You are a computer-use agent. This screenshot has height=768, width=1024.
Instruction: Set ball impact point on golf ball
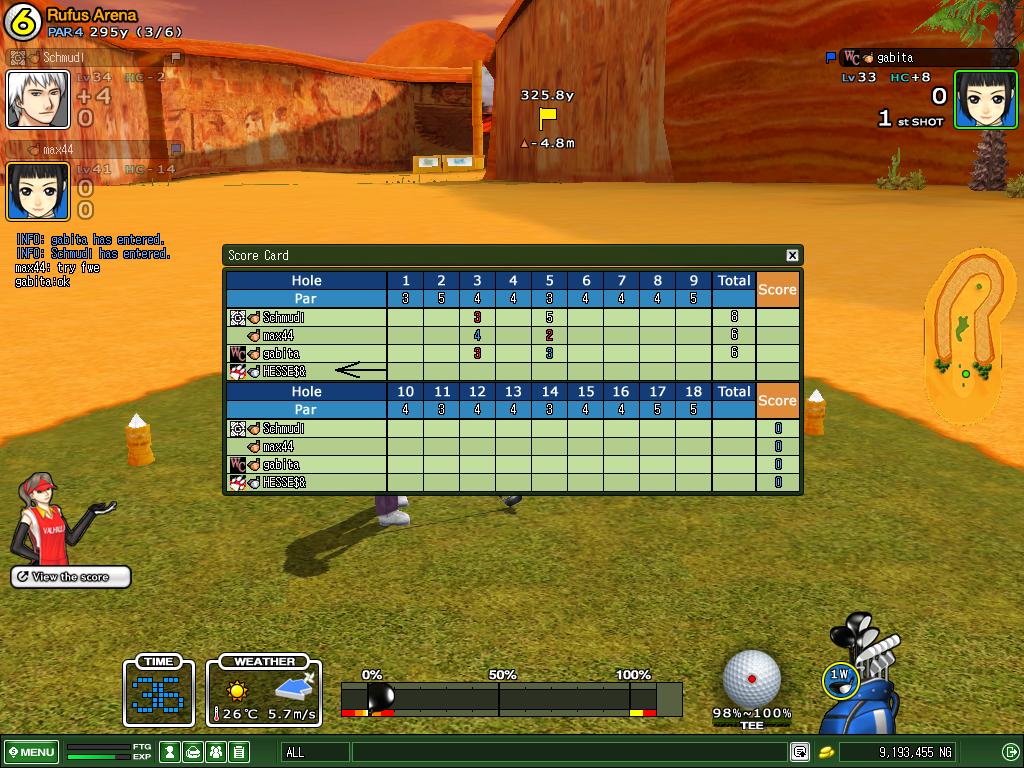coord(751,678)
